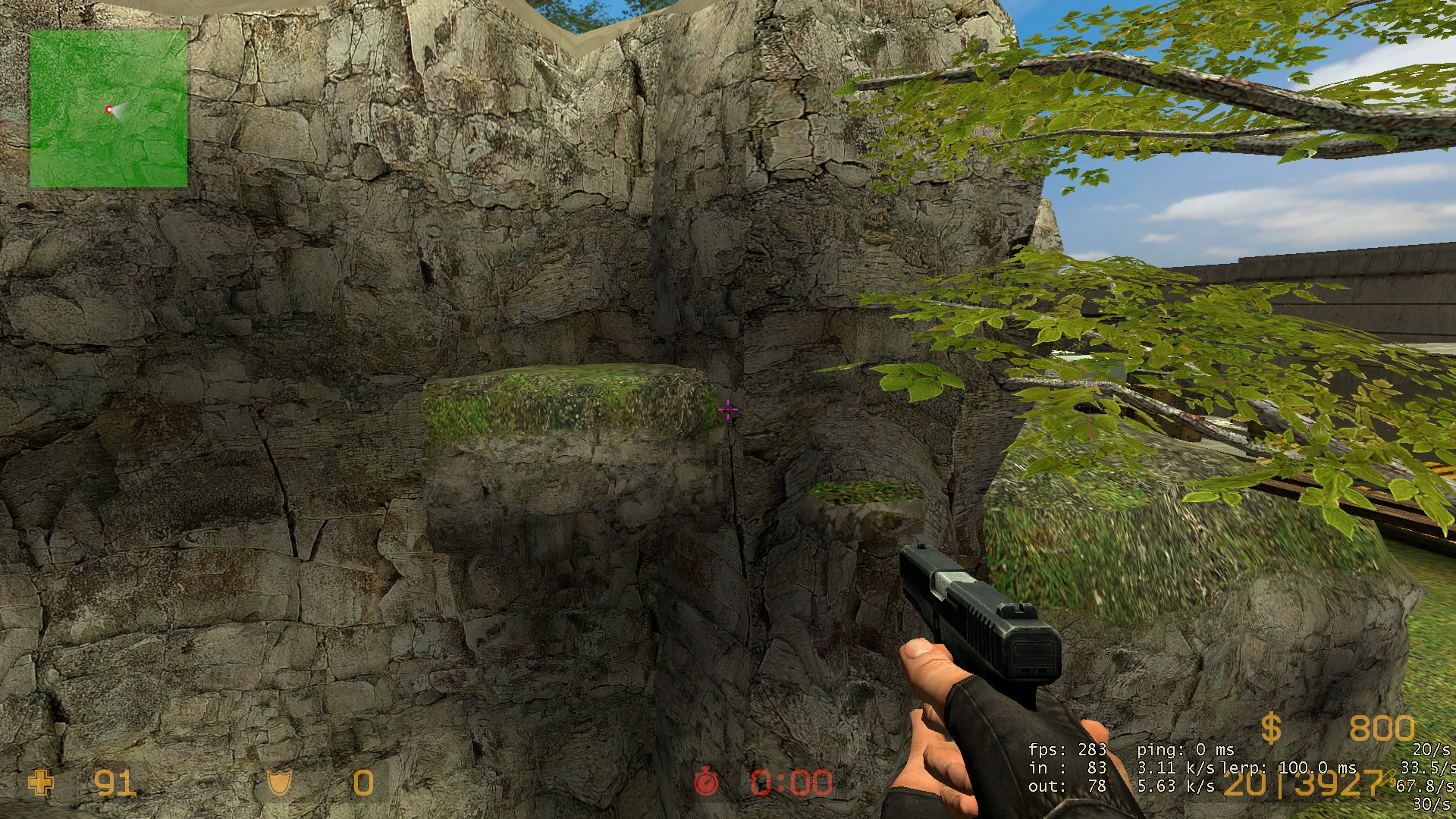Select the player marker on the radar
1456x819 pixels.
(x=109, y=110)
